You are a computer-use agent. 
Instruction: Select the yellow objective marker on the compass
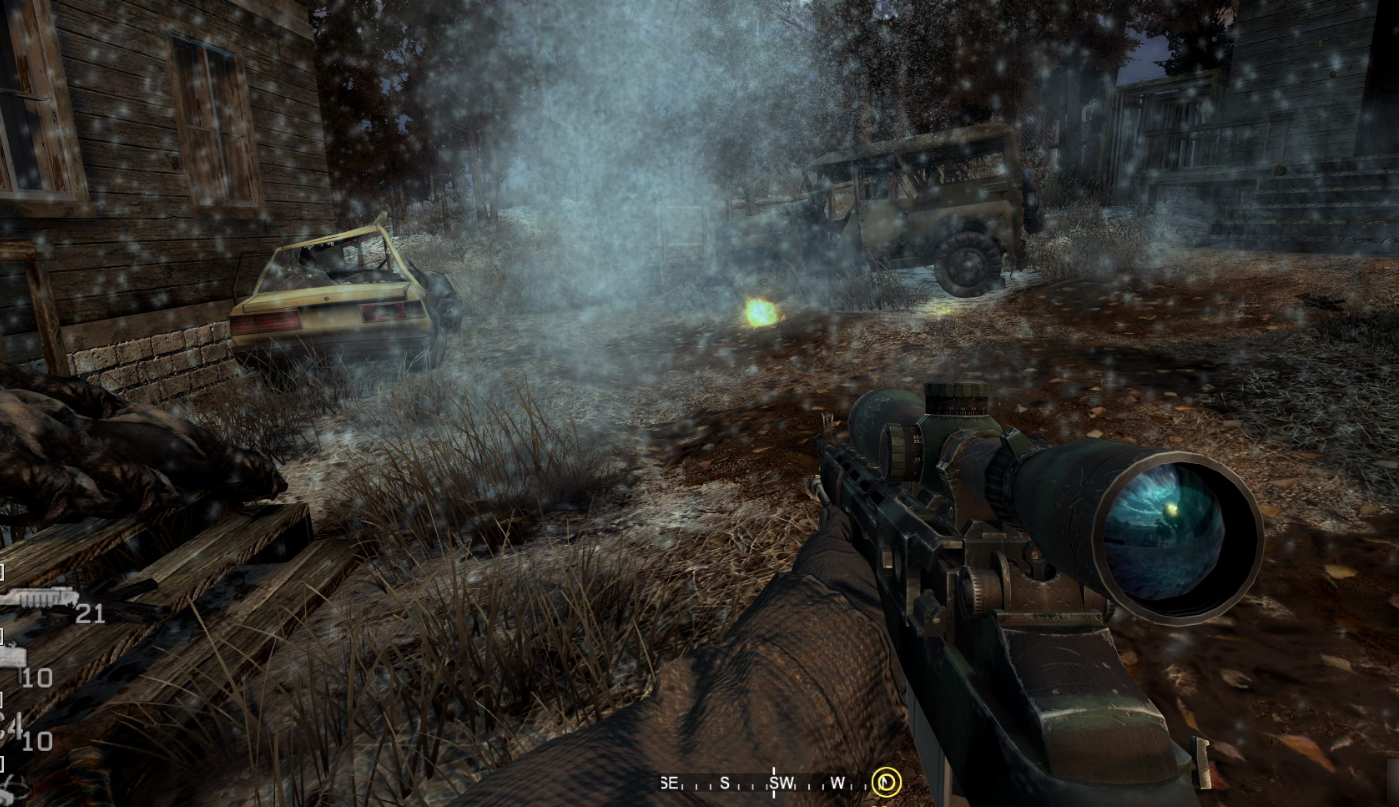click(x=885, y=782)
